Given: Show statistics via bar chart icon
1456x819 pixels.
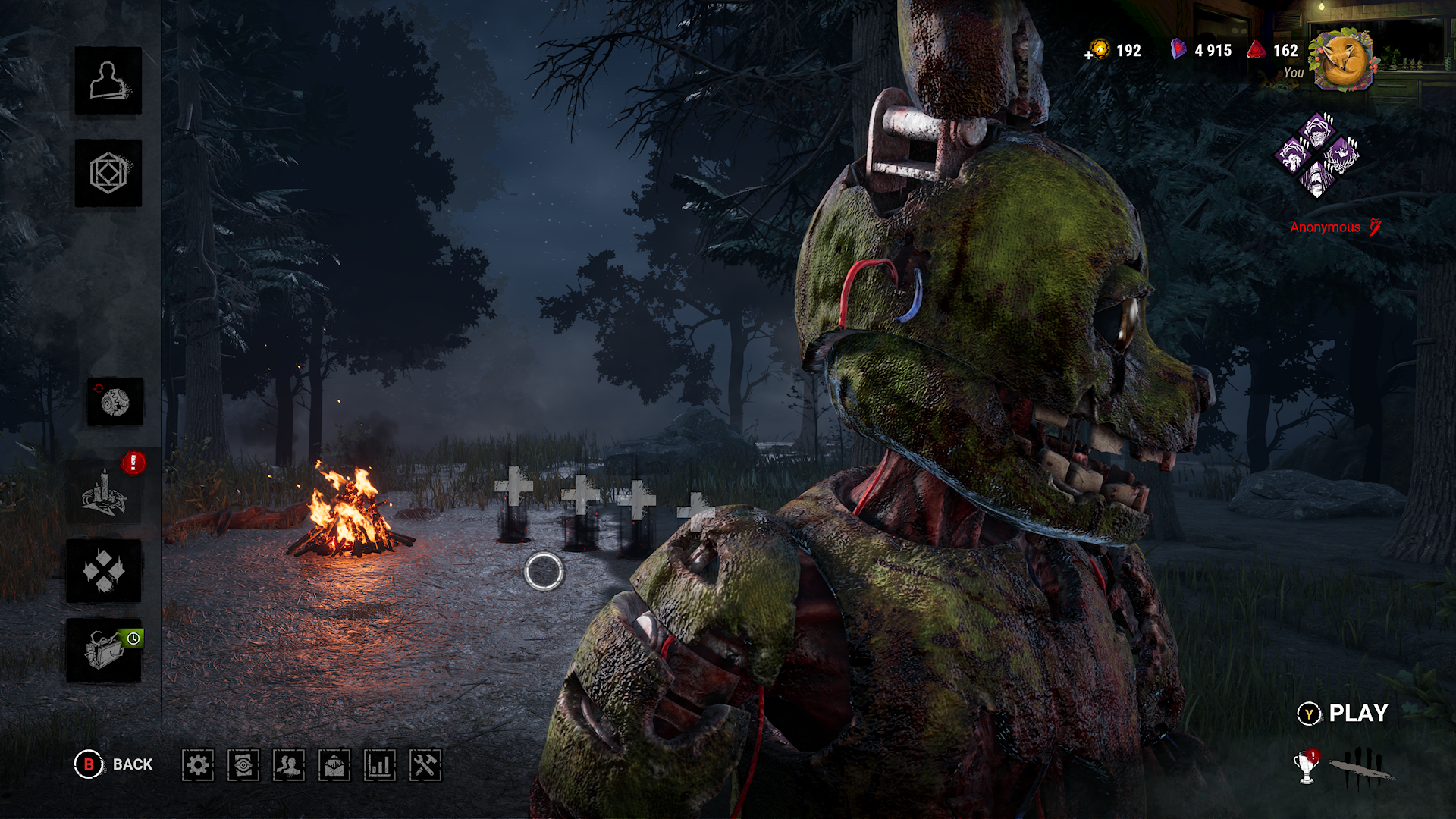Looking at the screenshot, I should tap(380, 765).
